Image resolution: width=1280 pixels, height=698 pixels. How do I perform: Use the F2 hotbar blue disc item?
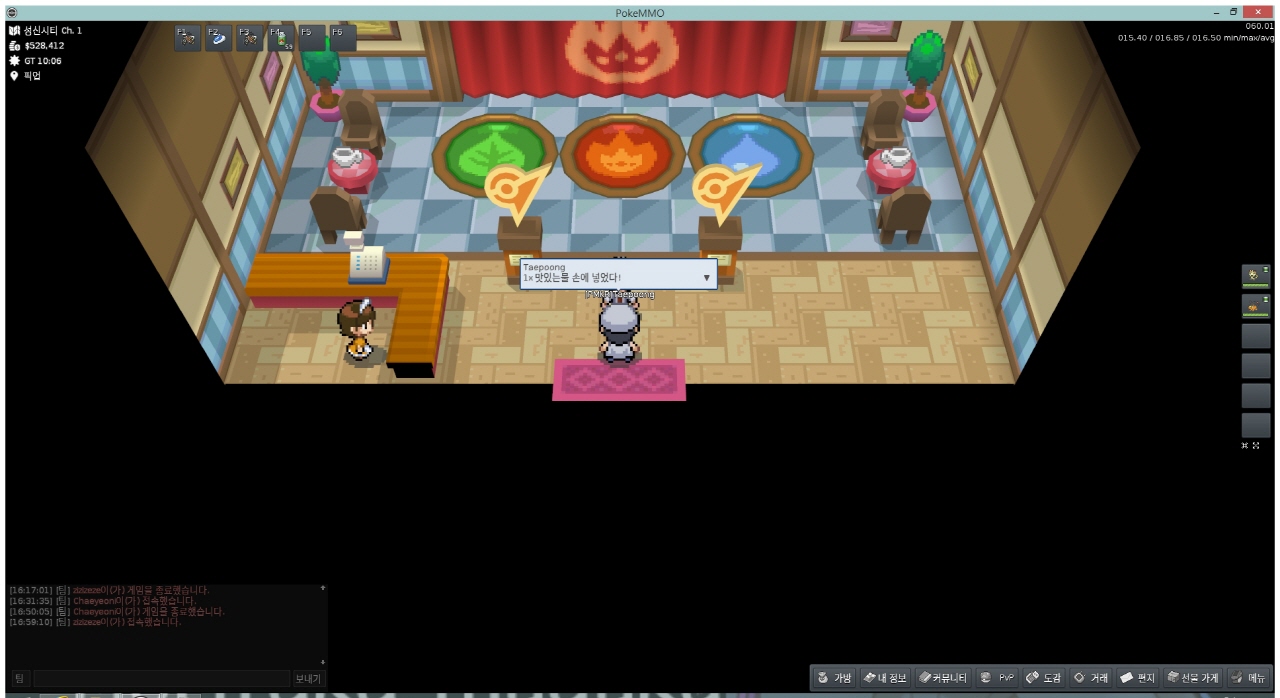point(218,38)
